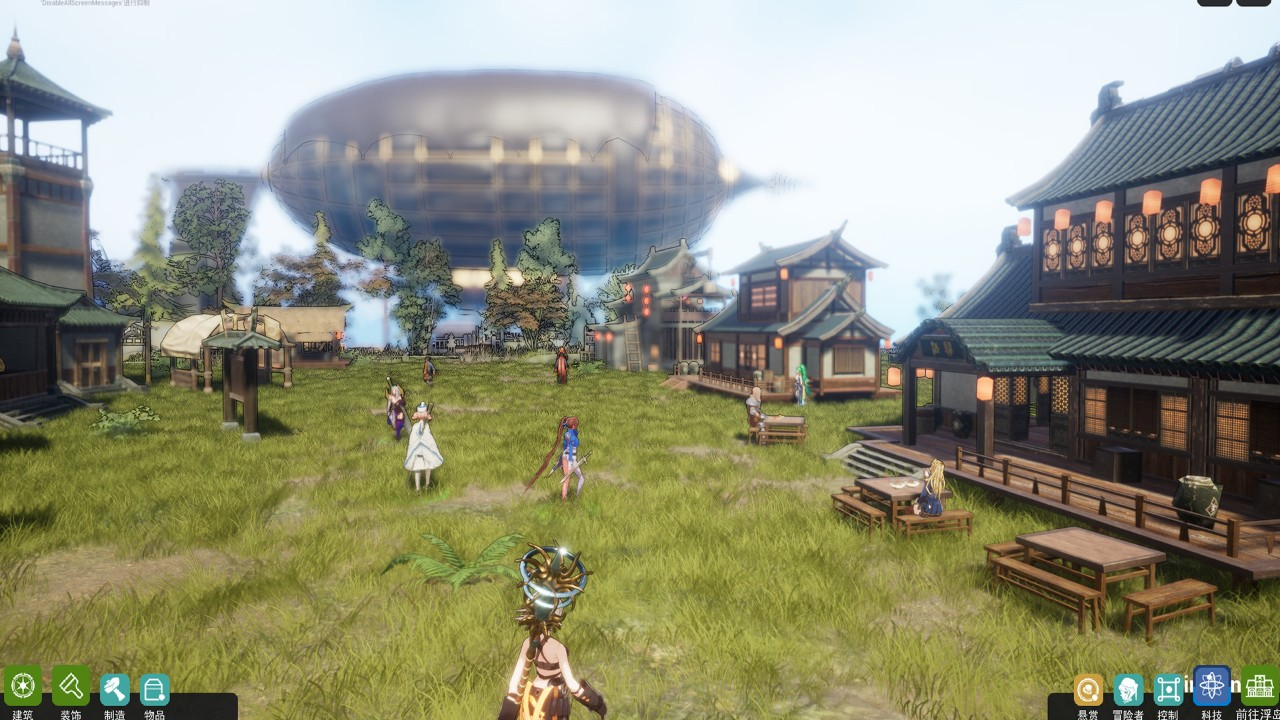
Task: Open the 控制 (Control) panel
Action: point(1168,690)
